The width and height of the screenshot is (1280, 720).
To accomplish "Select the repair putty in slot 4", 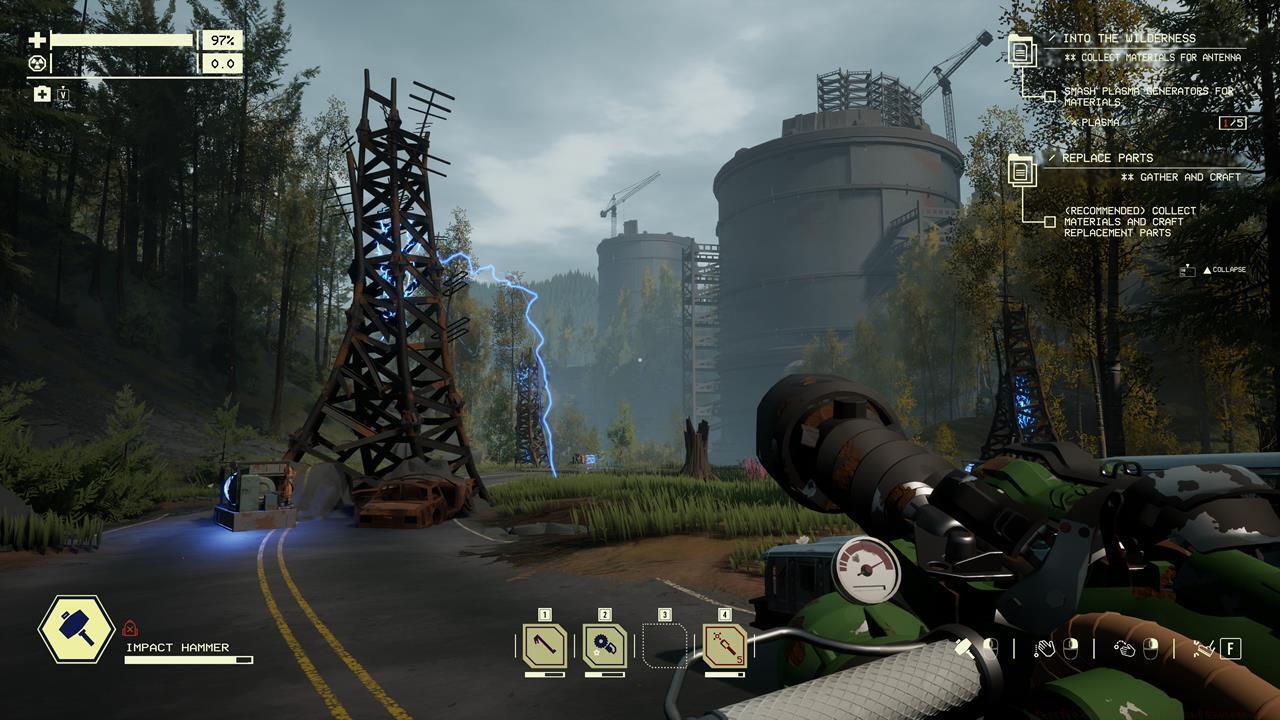I will point(723,643).
